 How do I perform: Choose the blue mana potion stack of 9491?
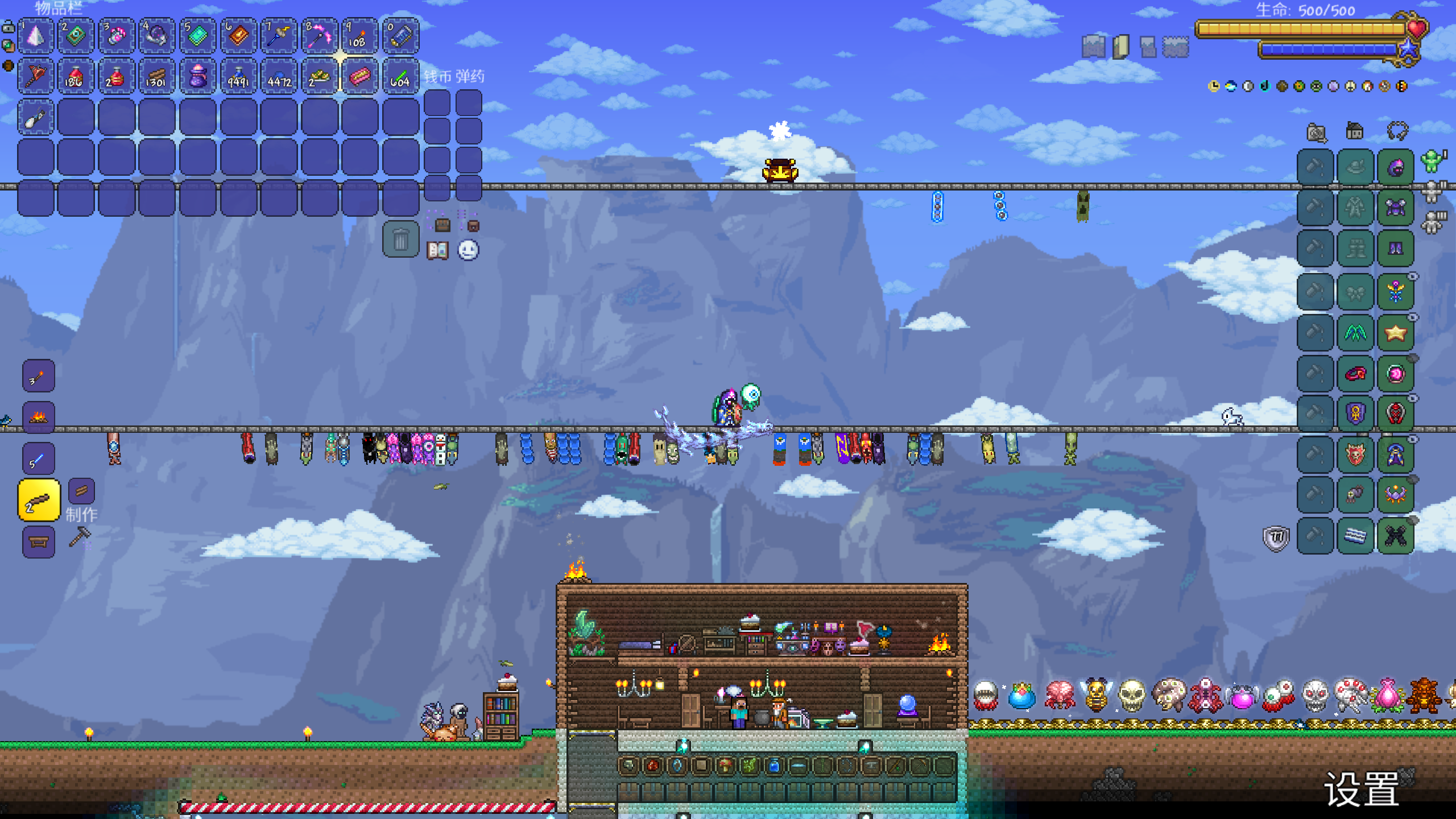click(238, 76)
